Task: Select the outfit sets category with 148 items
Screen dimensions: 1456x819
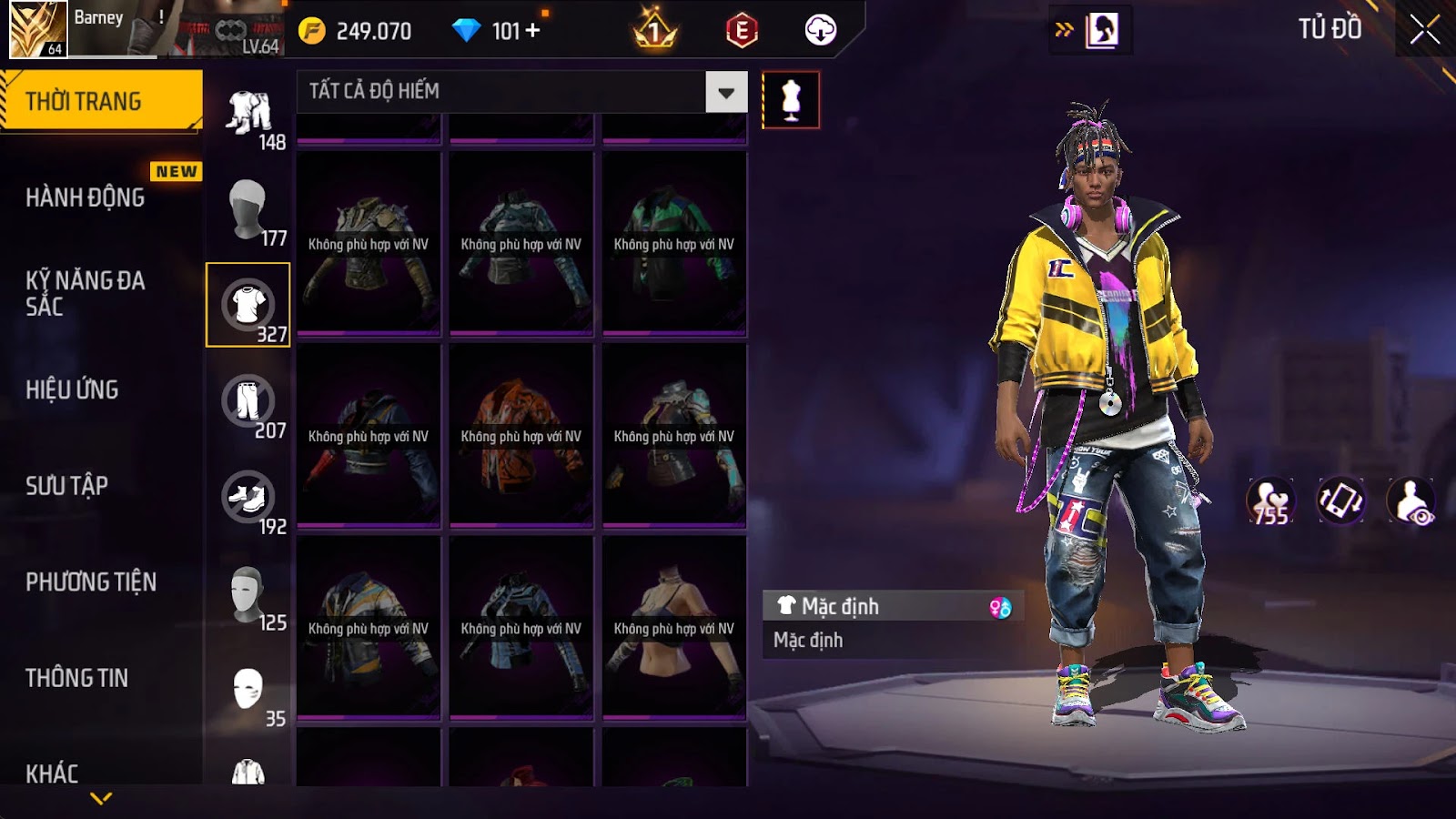Action: 248,113
